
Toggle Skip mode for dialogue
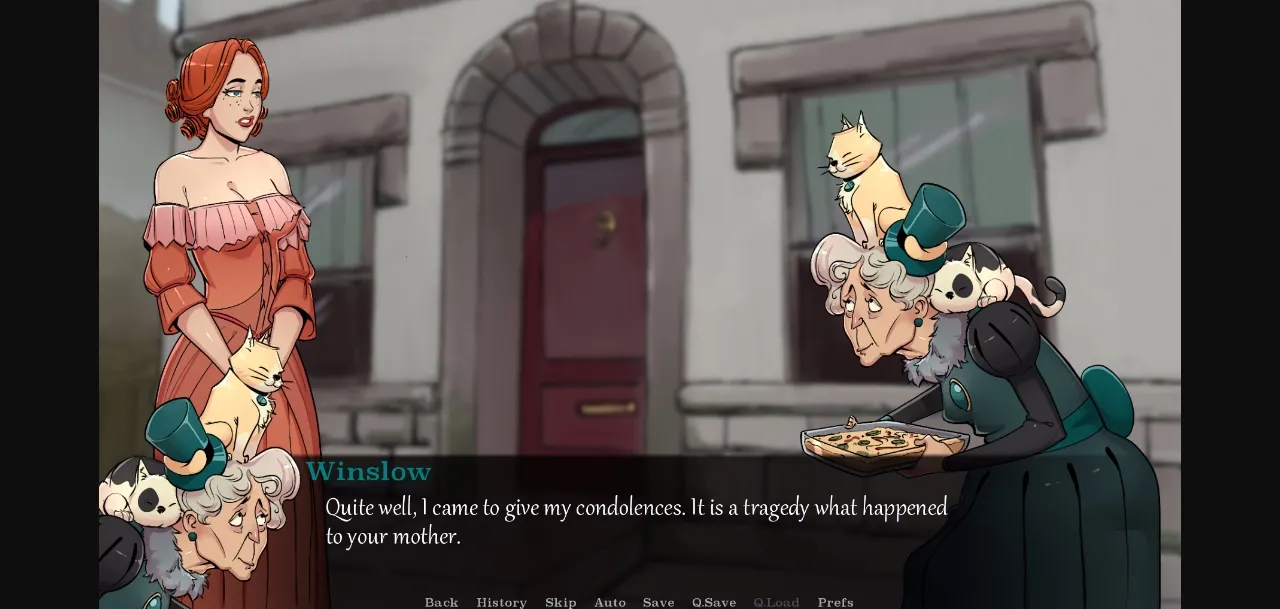[560, 602]
